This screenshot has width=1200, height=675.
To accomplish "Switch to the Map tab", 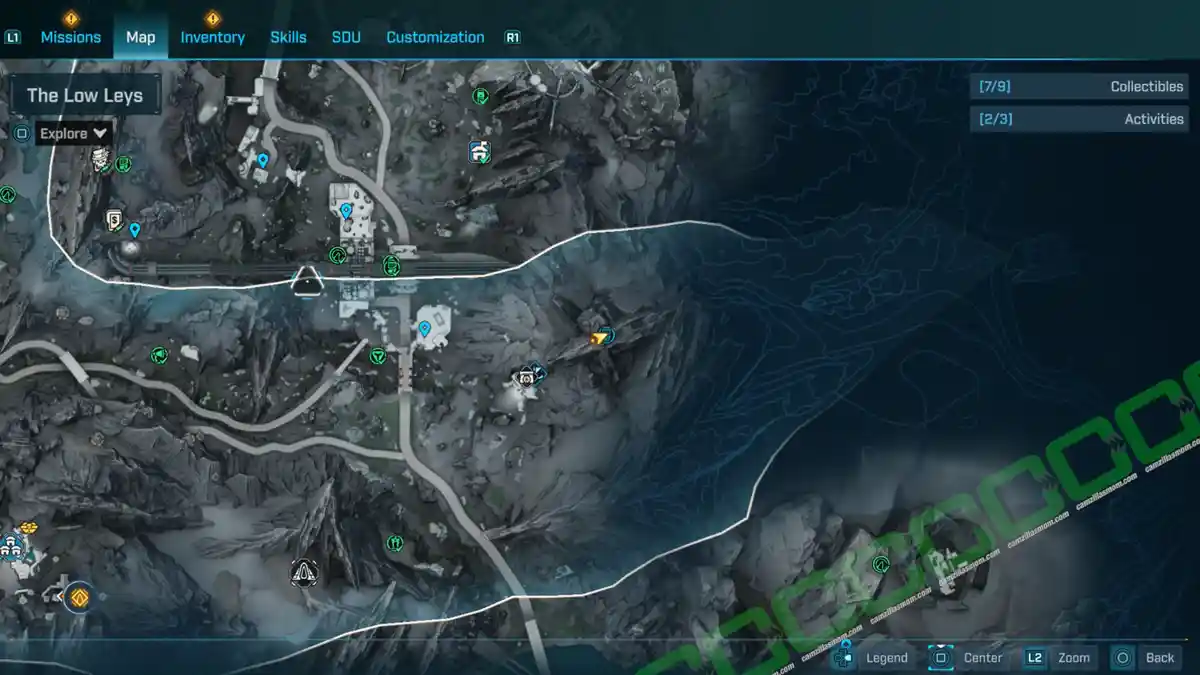I will tap(140, 37).
